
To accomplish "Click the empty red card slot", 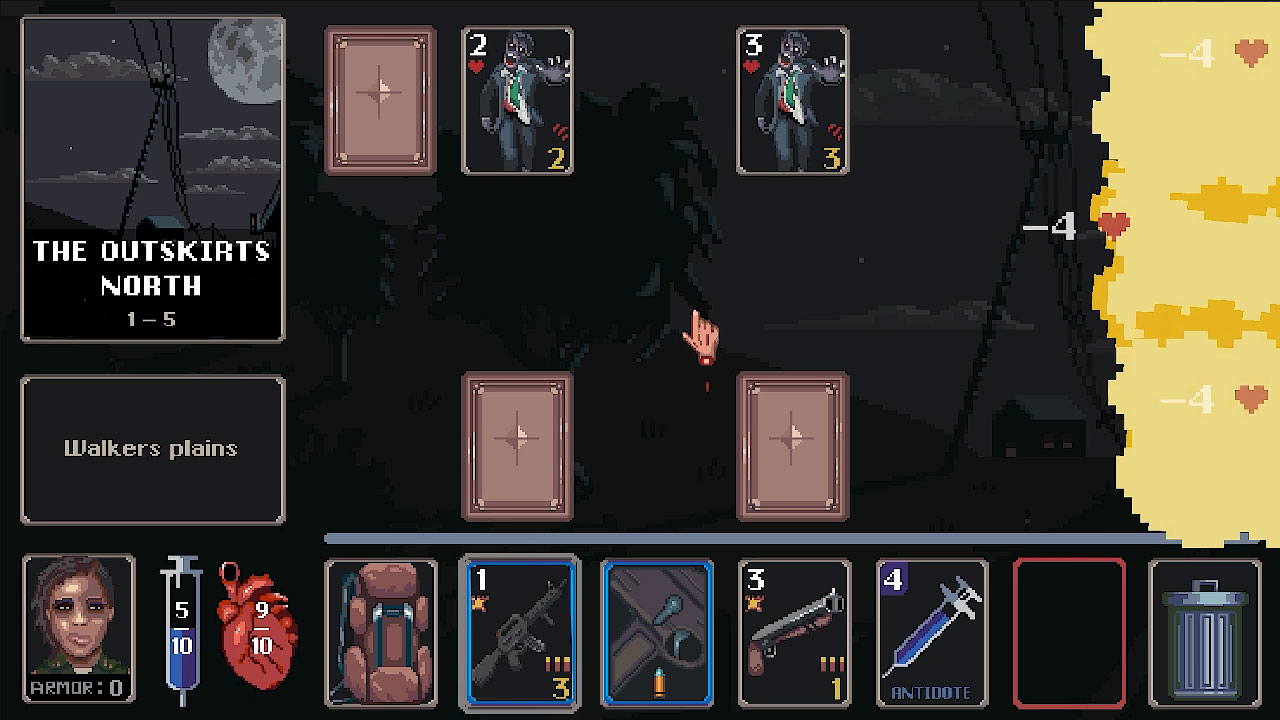I will [1067, 632].
